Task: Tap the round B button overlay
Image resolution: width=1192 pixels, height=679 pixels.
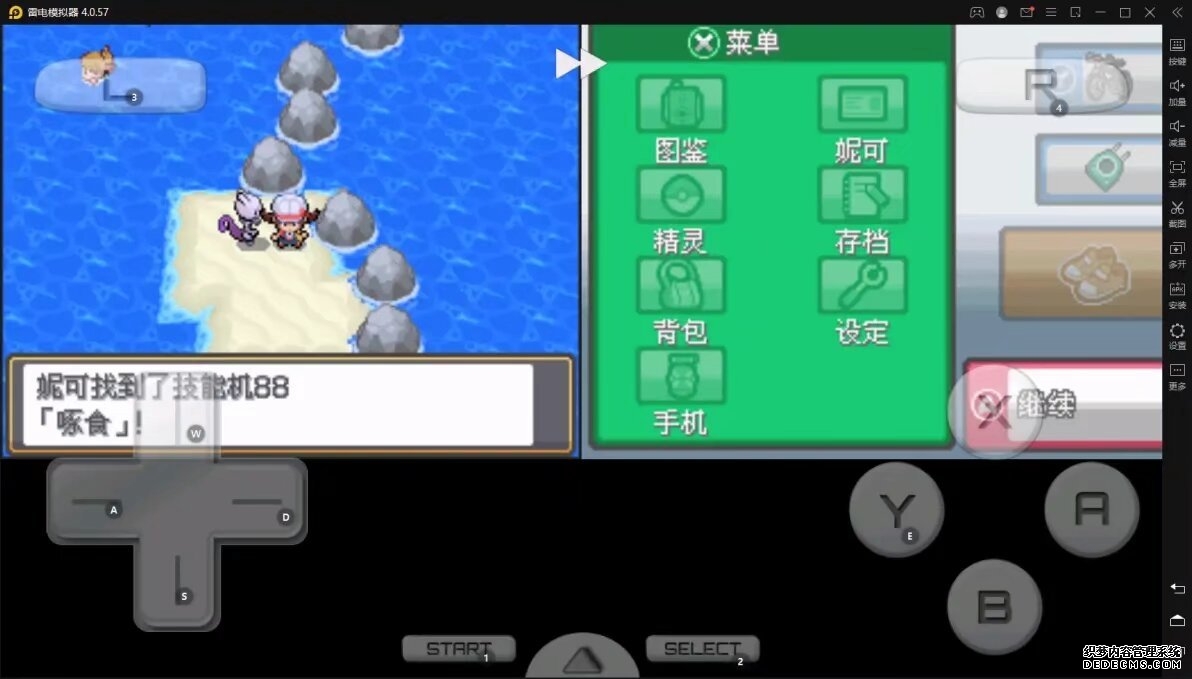Action: (994, 606)
